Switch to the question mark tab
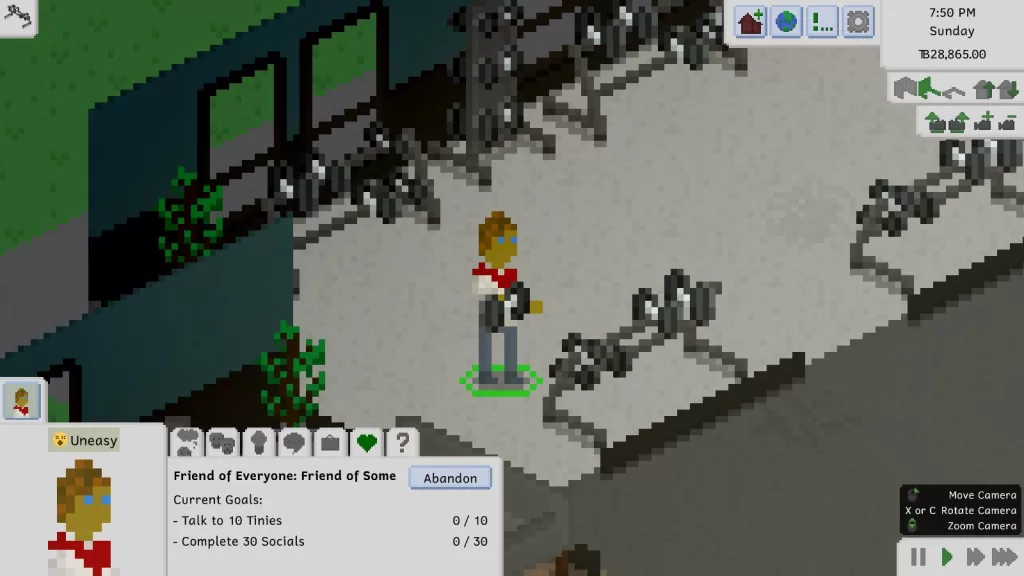This screenshot has height=576, width=1024. click(x=402, y=441)
